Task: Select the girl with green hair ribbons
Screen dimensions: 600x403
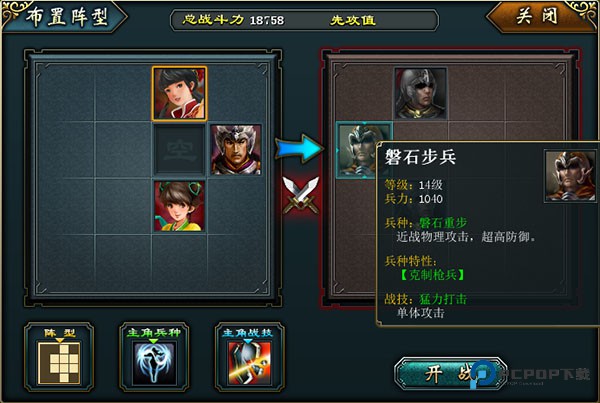Action: (x=179, y=207)
